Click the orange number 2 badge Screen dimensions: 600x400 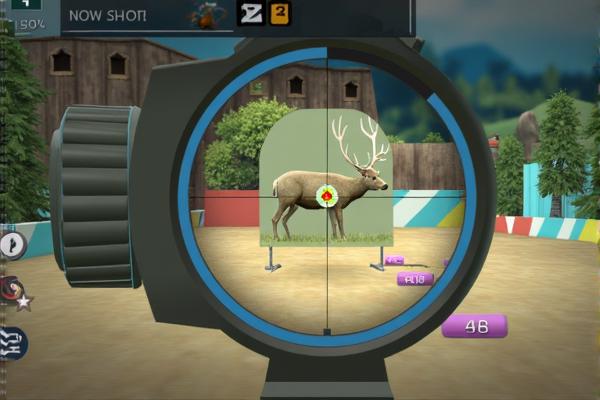[280, 13]
